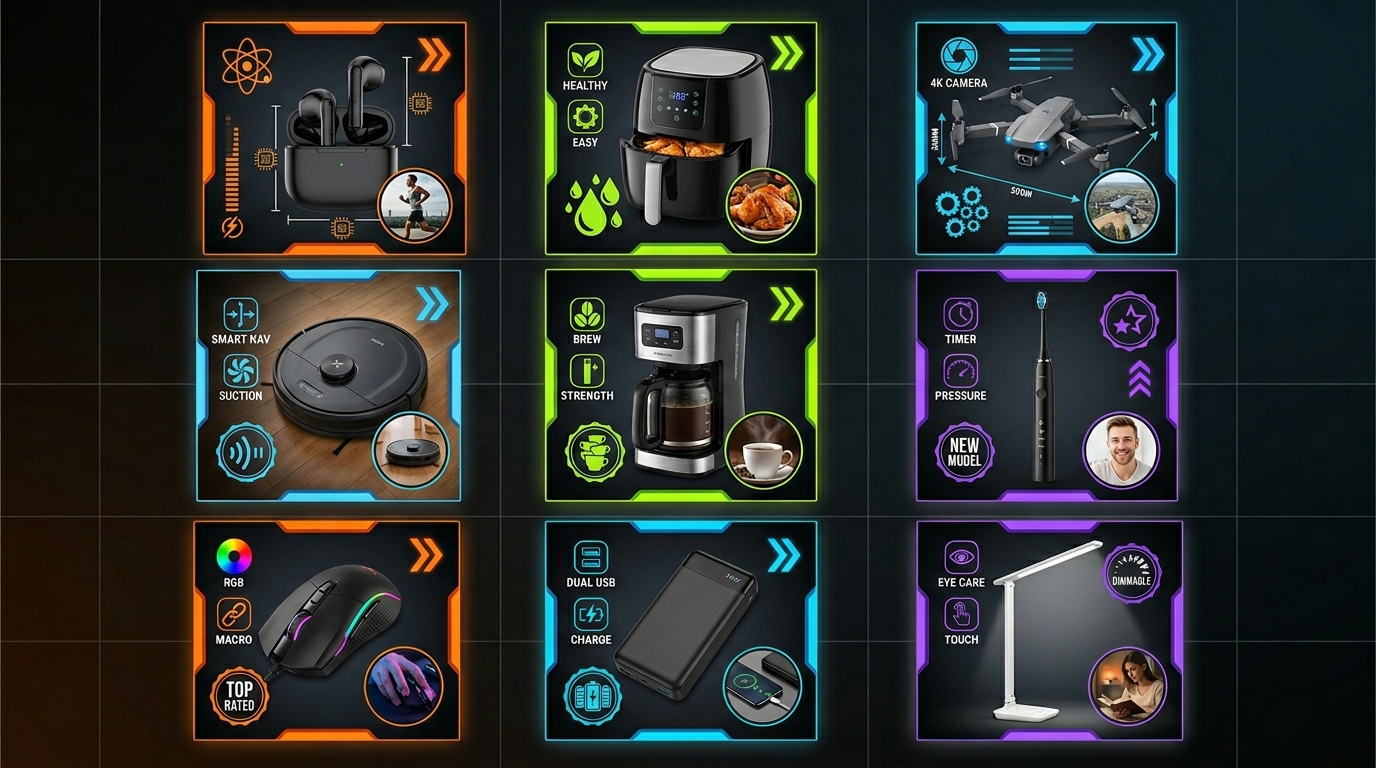Viewport: 1376px width, 768px height.
Task: Select the Timer clock icon
Action: (960, 314)
